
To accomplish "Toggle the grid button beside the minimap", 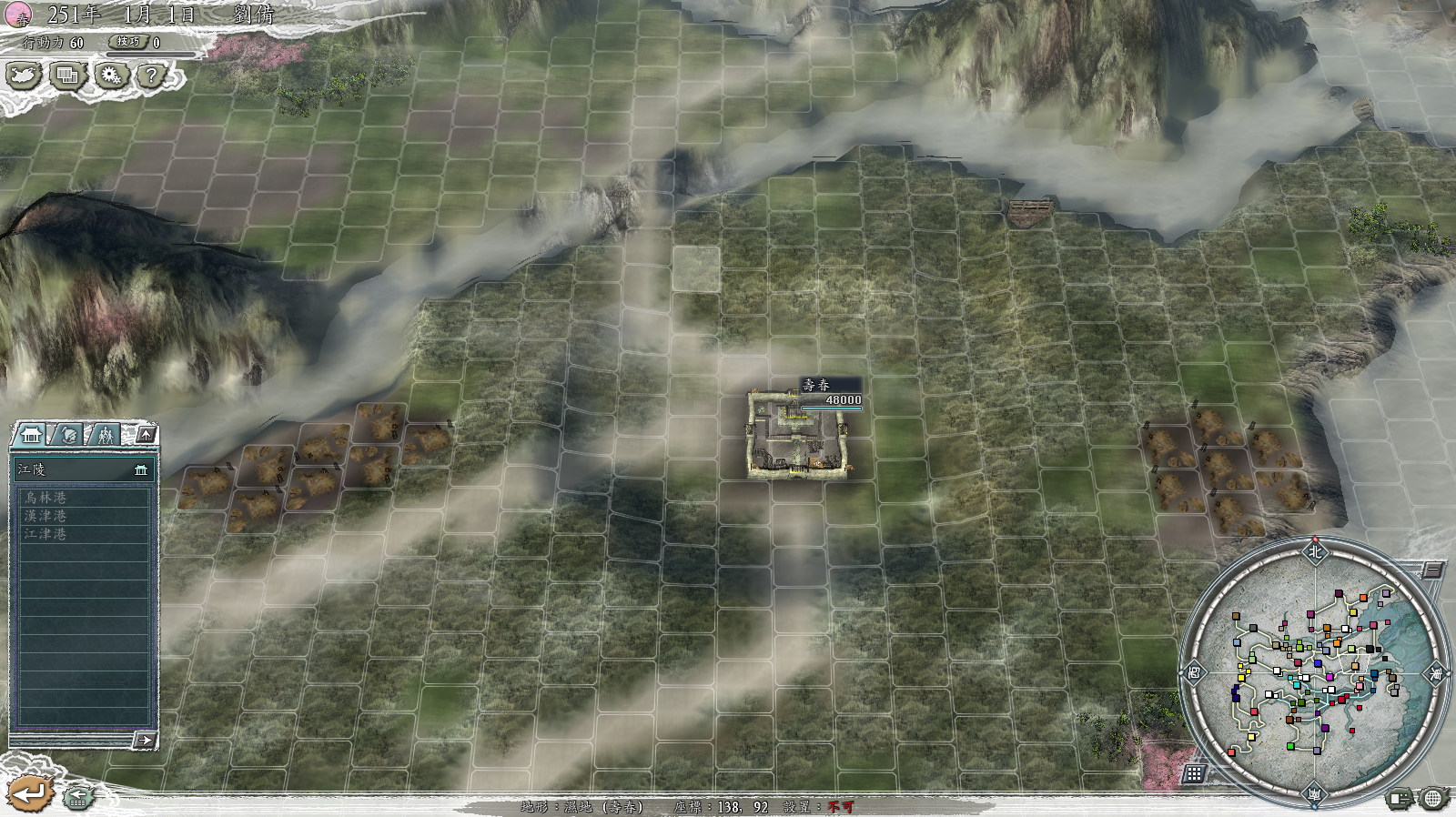I will 1194,773.
